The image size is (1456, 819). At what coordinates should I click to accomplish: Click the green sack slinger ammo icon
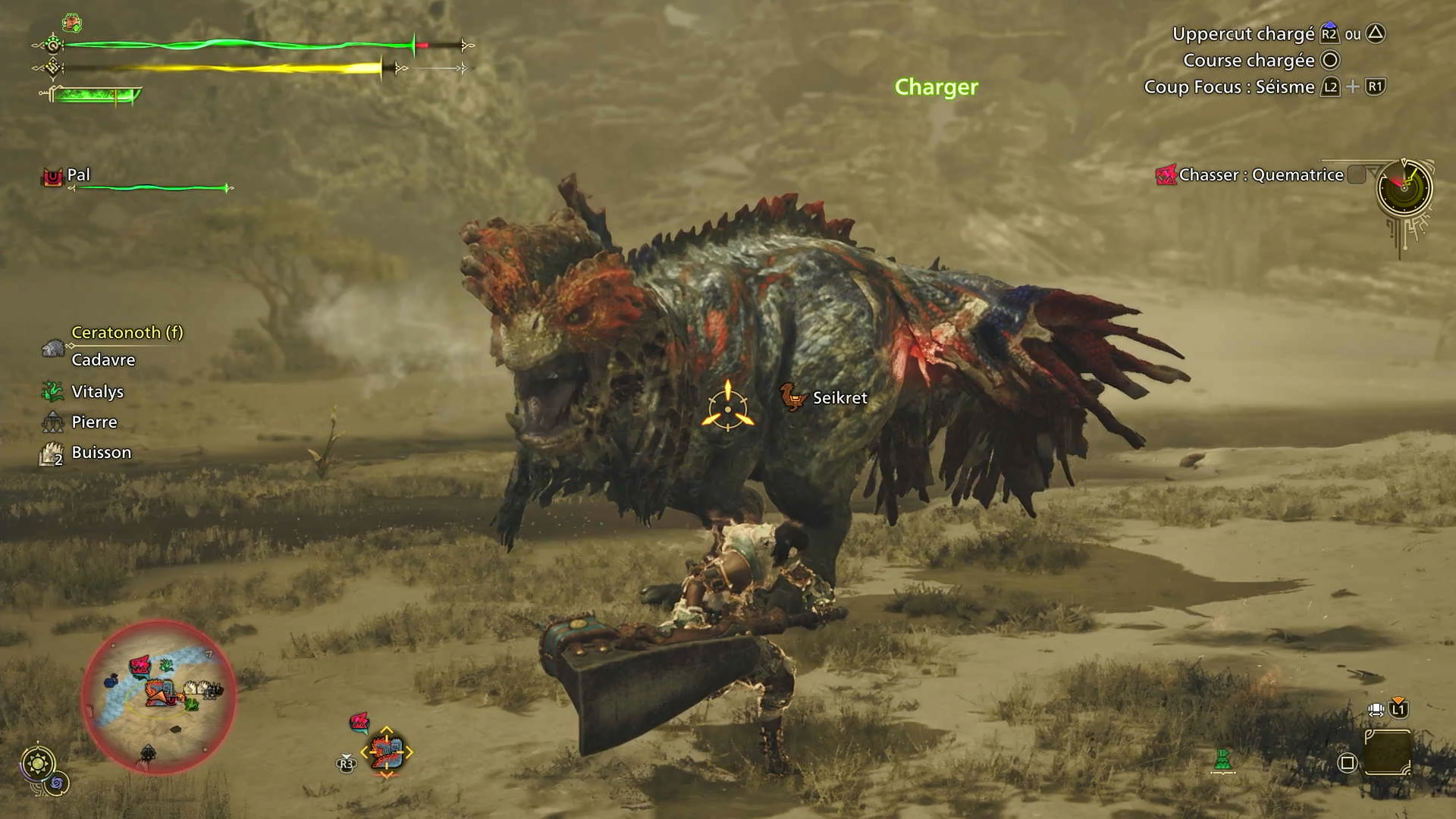(x=1222, y=759)
